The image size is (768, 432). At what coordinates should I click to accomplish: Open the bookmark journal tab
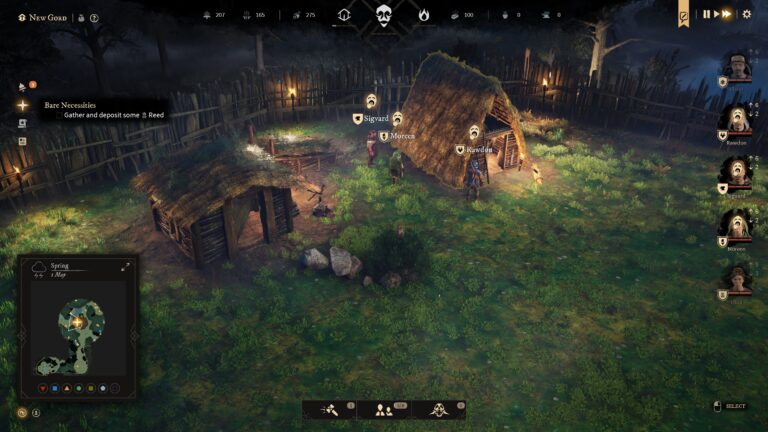click(x=684, y=14)
